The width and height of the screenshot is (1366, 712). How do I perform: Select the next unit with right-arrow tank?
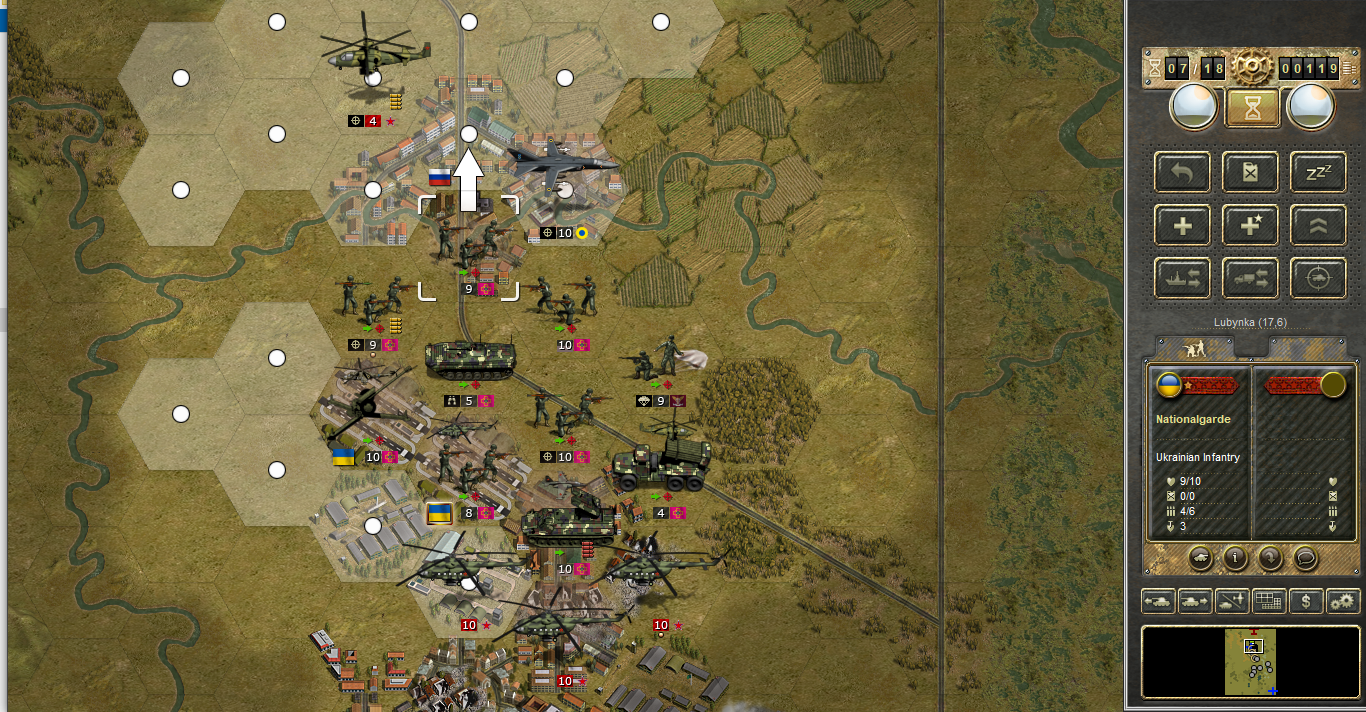1194,602
